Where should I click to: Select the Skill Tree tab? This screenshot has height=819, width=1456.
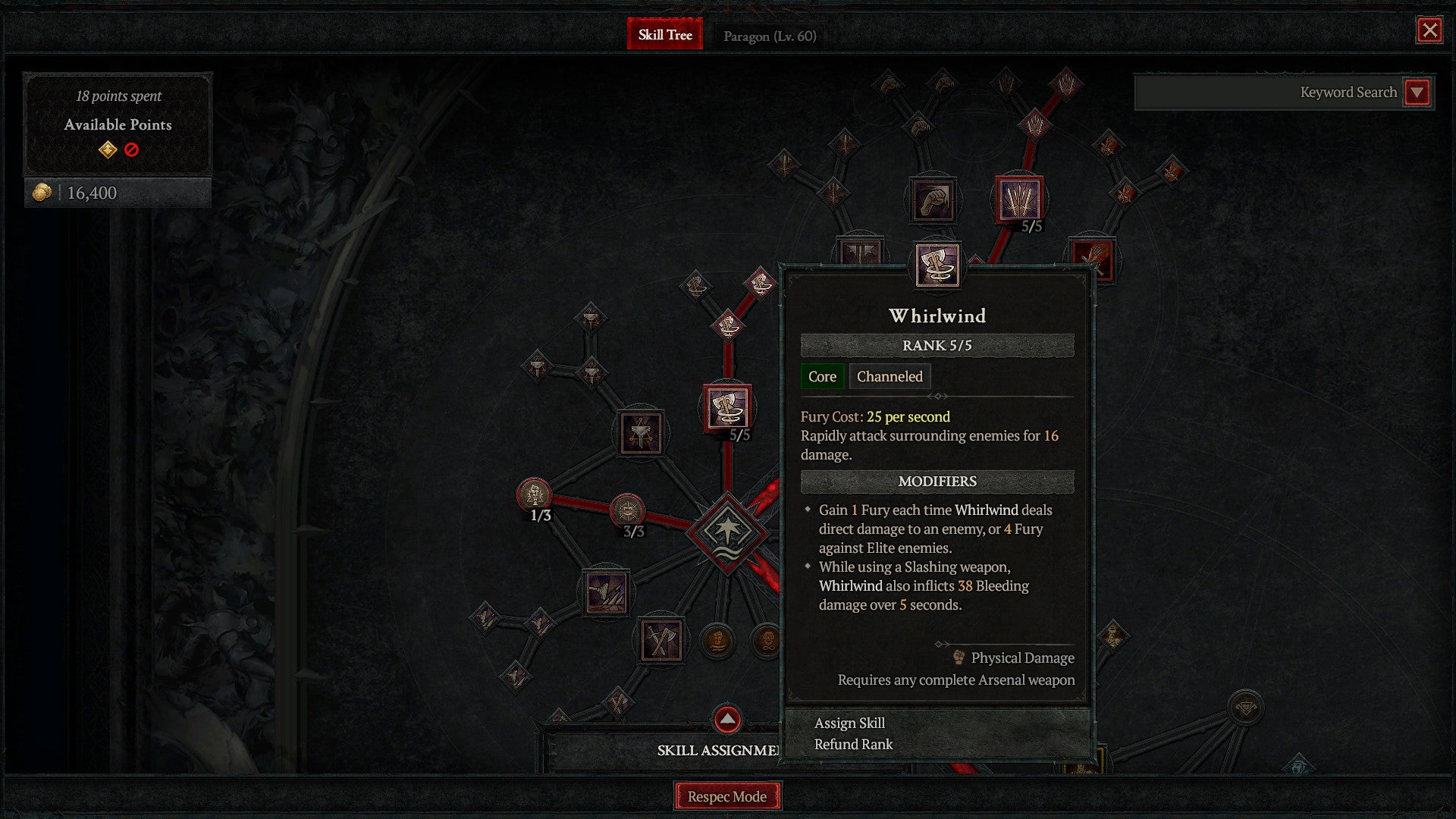pos(665,34)
